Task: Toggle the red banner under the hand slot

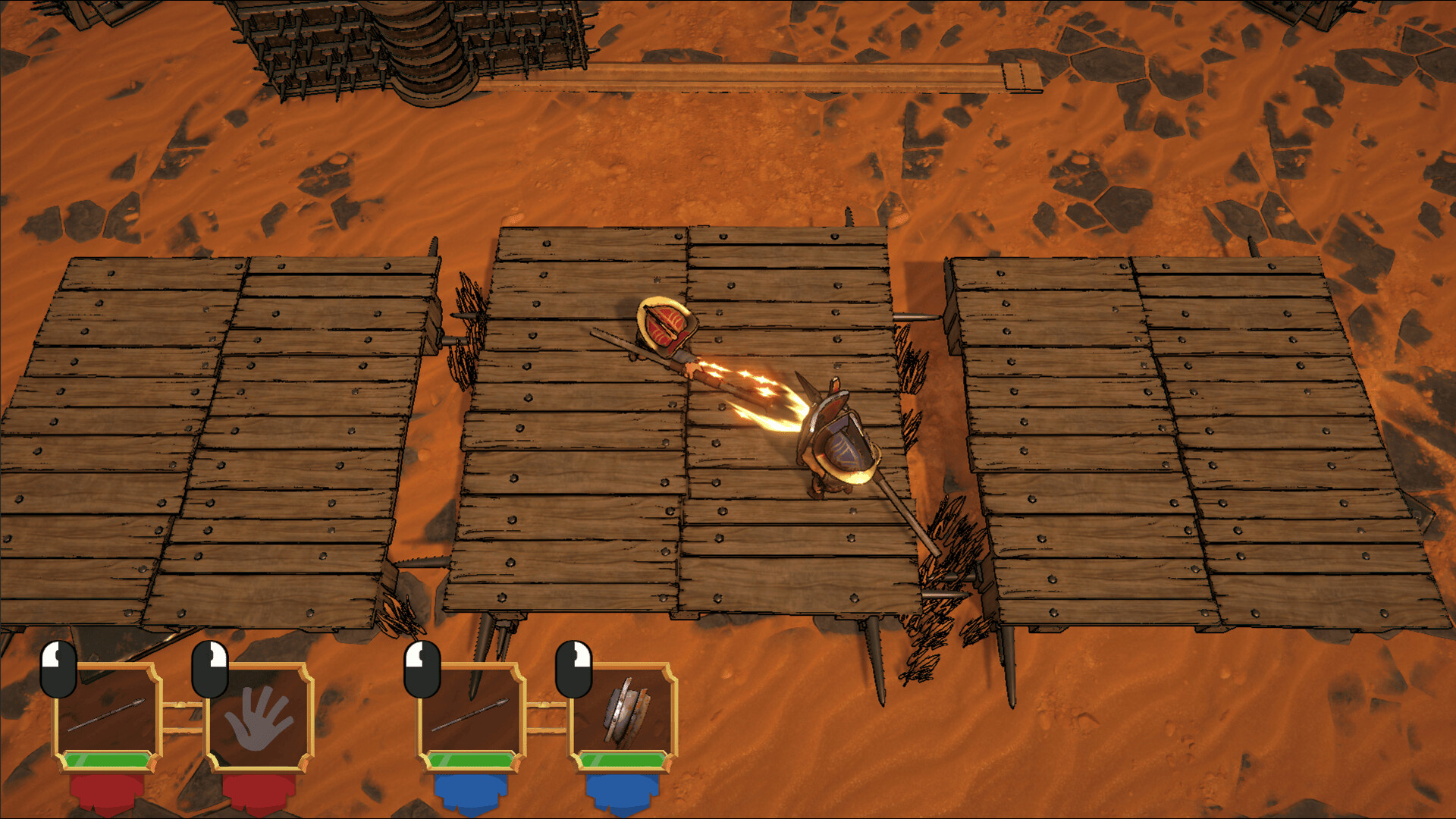Action: pos(258,792)
